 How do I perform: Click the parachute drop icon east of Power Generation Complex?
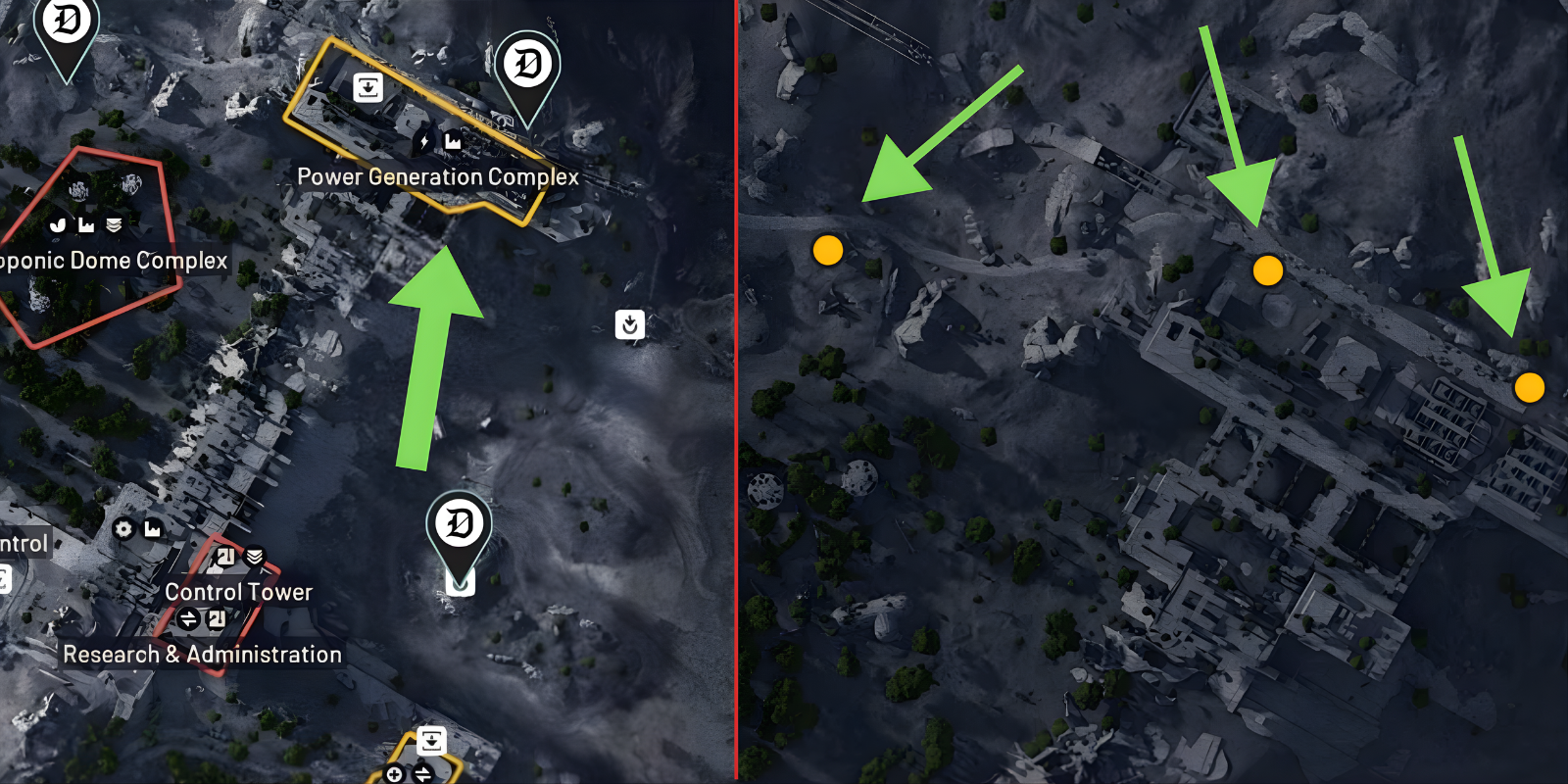629,325
